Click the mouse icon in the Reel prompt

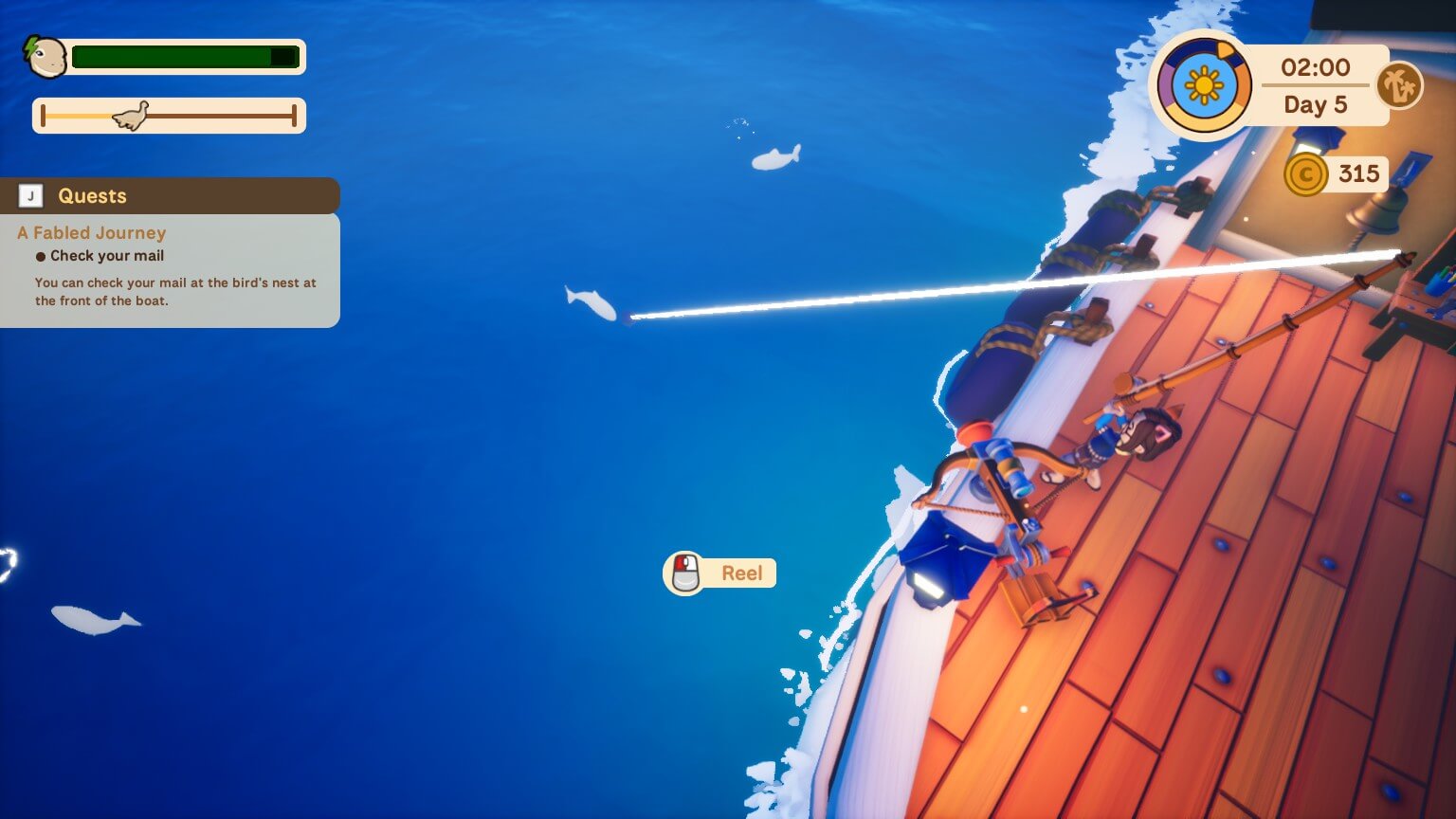coord(684,572)
